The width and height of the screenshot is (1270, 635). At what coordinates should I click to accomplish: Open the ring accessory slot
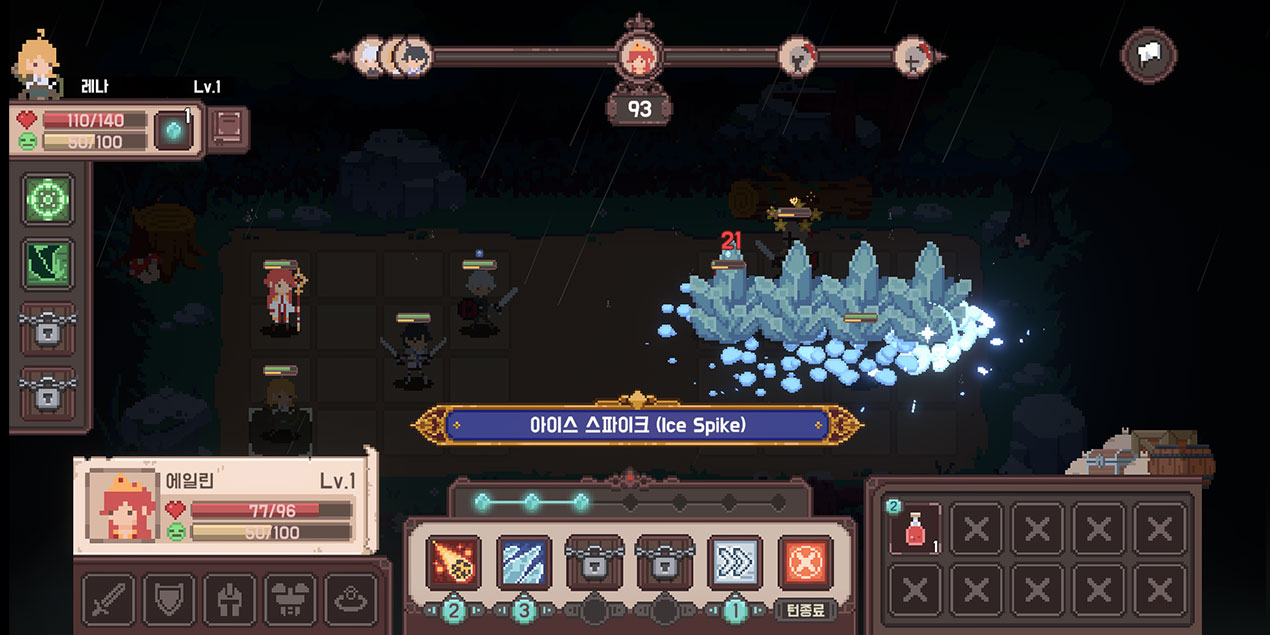[x=351, y=600]
